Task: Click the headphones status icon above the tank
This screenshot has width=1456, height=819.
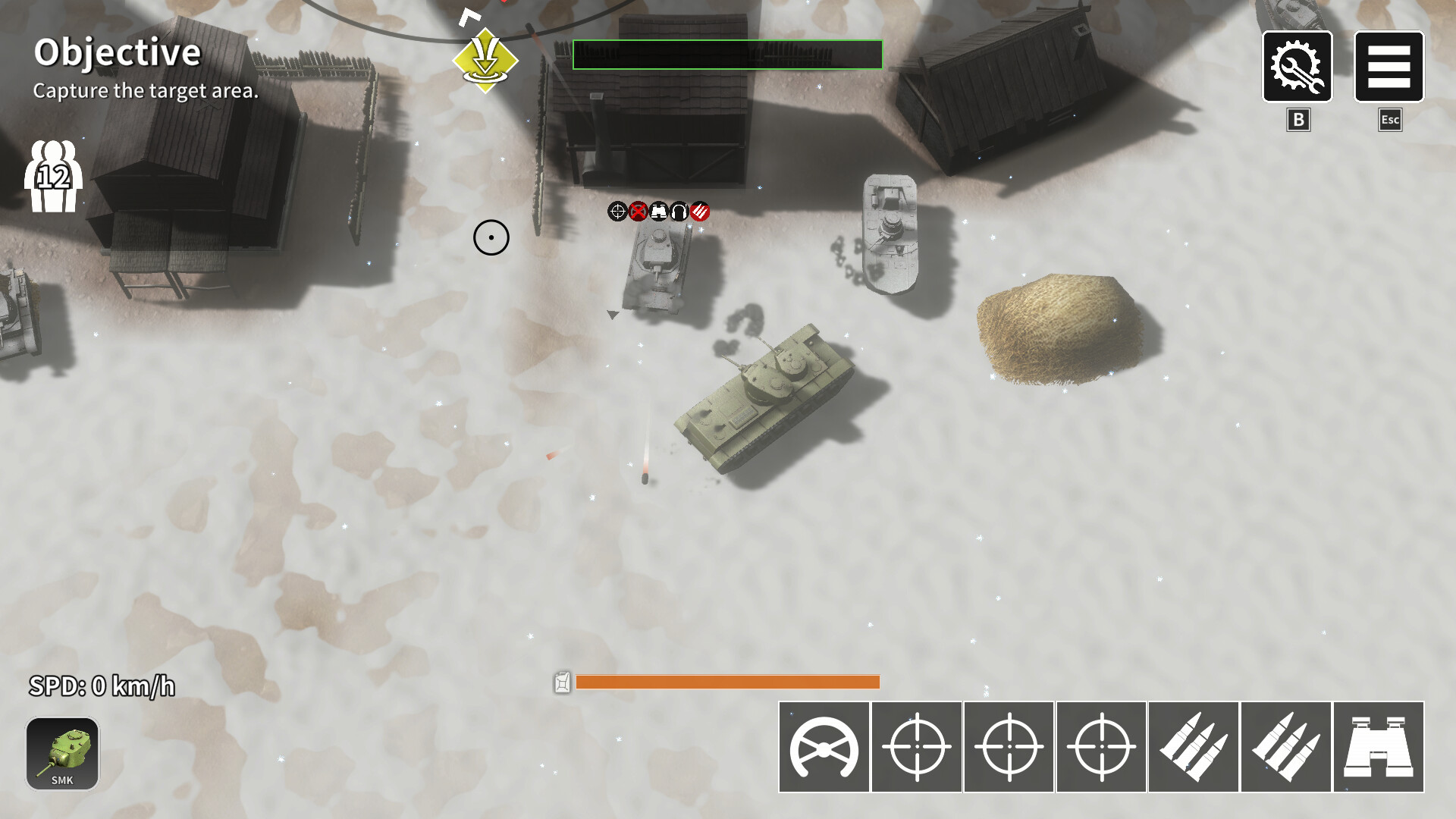Action: [x=679, y=211]
